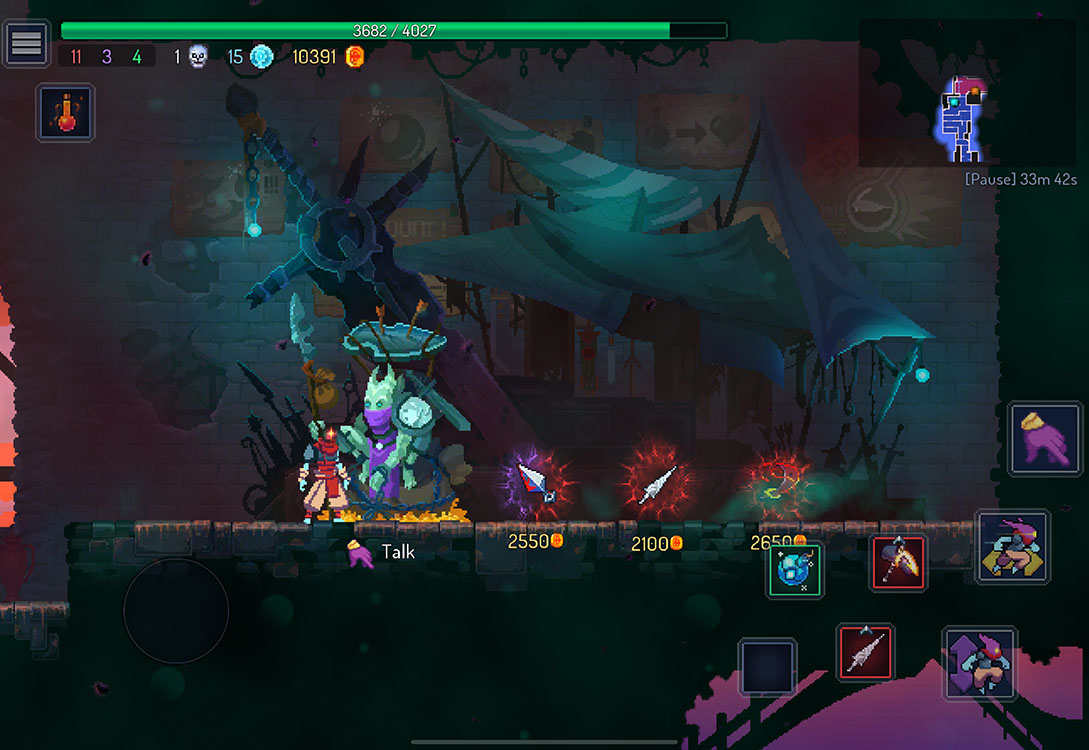Tap the empty dark skill slot
1089x750 pixels.
point(768,667)
